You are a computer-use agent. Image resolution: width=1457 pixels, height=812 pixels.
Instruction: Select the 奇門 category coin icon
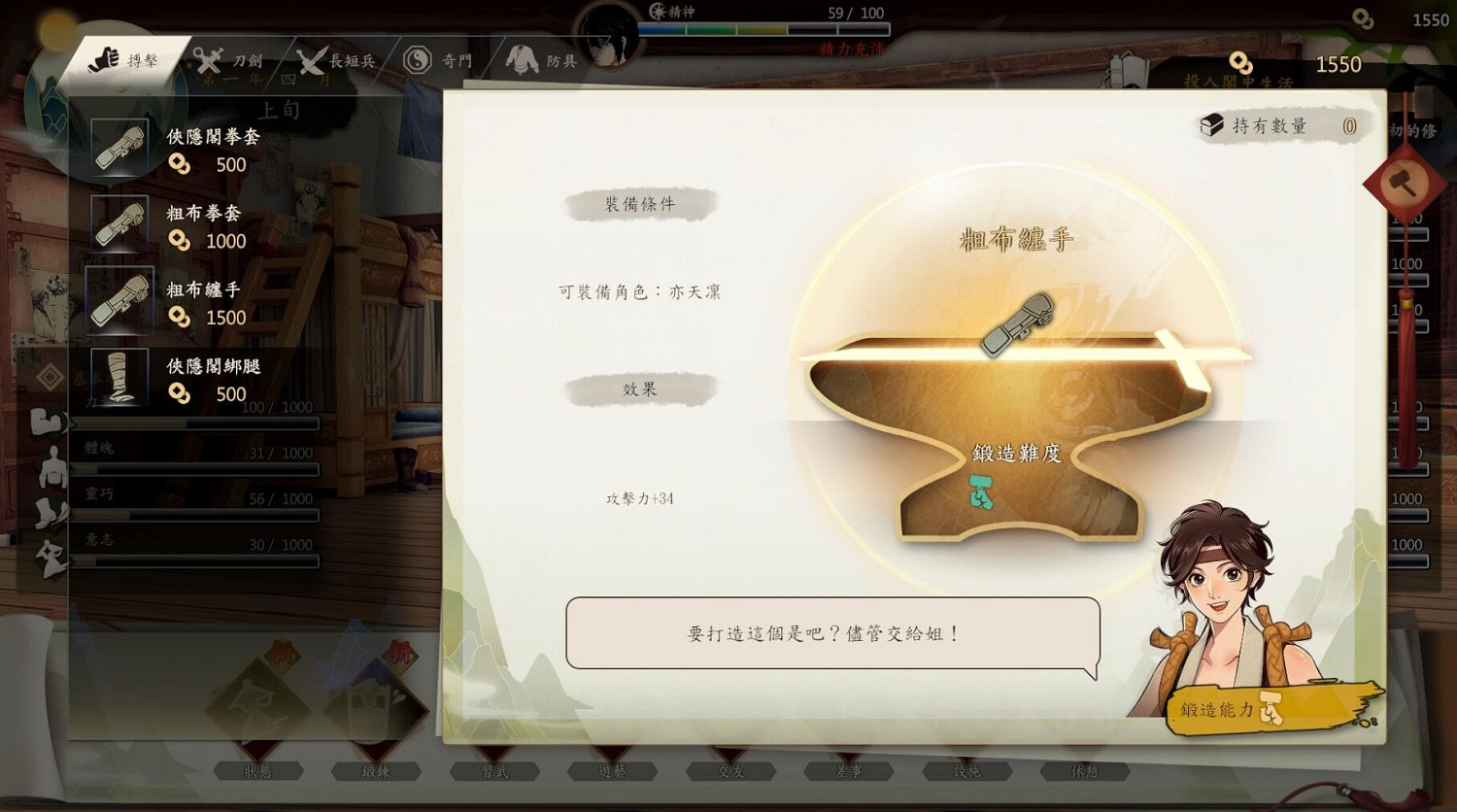tap(419, 57)
